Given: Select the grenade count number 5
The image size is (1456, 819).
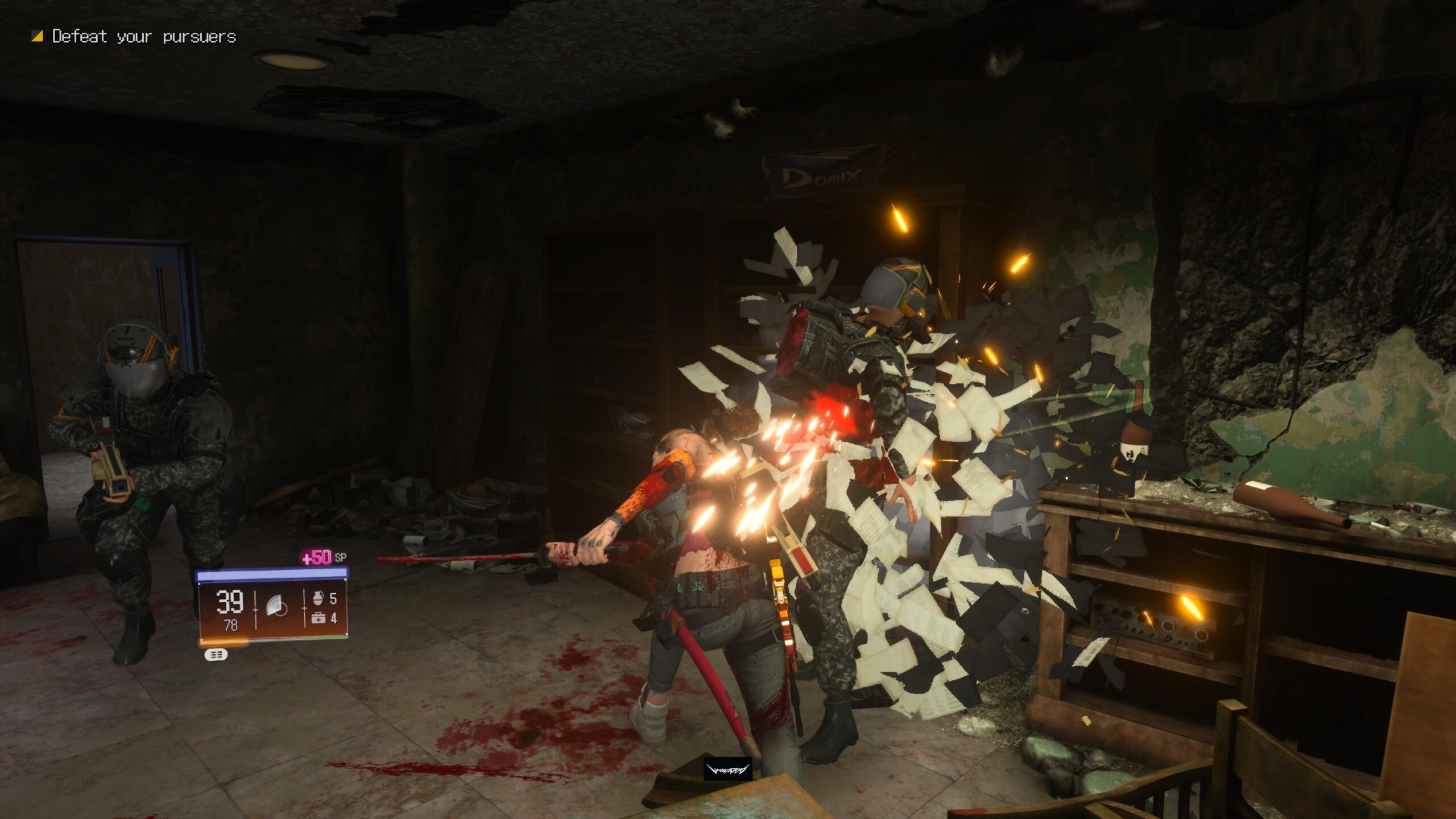Looking at the screenshot, I should click(x=334, y=599).
